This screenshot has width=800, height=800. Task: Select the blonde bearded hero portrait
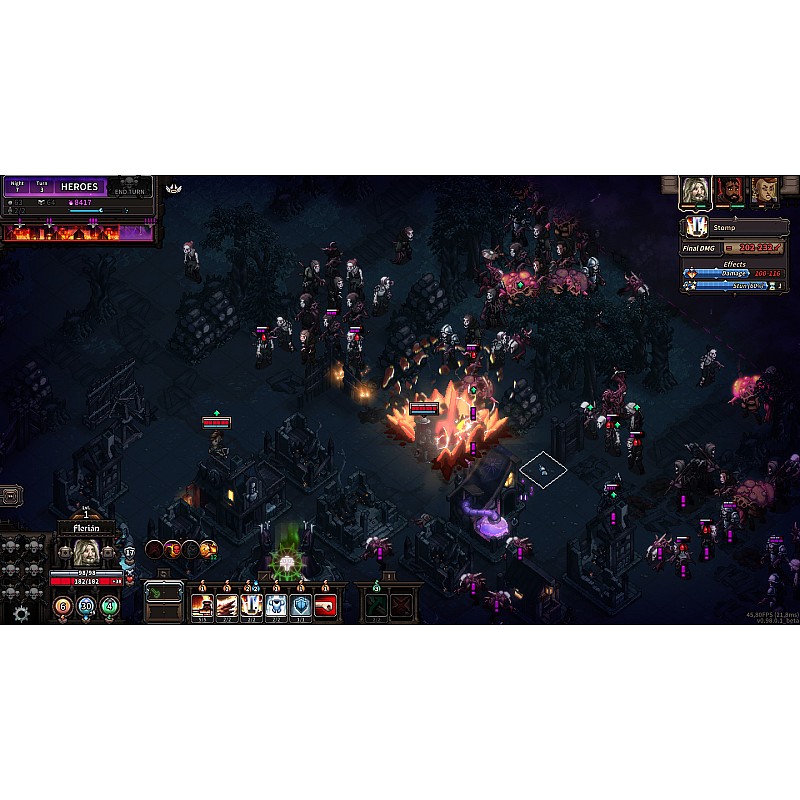click(693, 190)
